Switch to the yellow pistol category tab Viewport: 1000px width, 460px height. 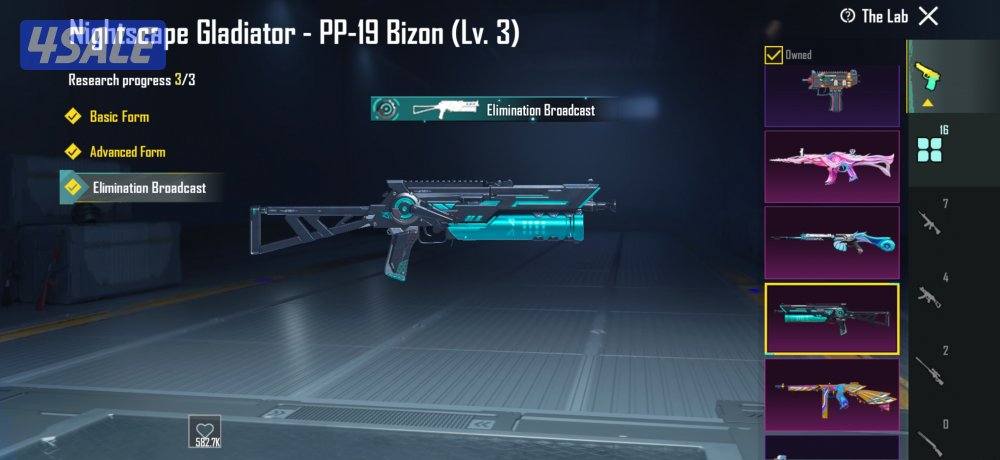coord(930,78)
